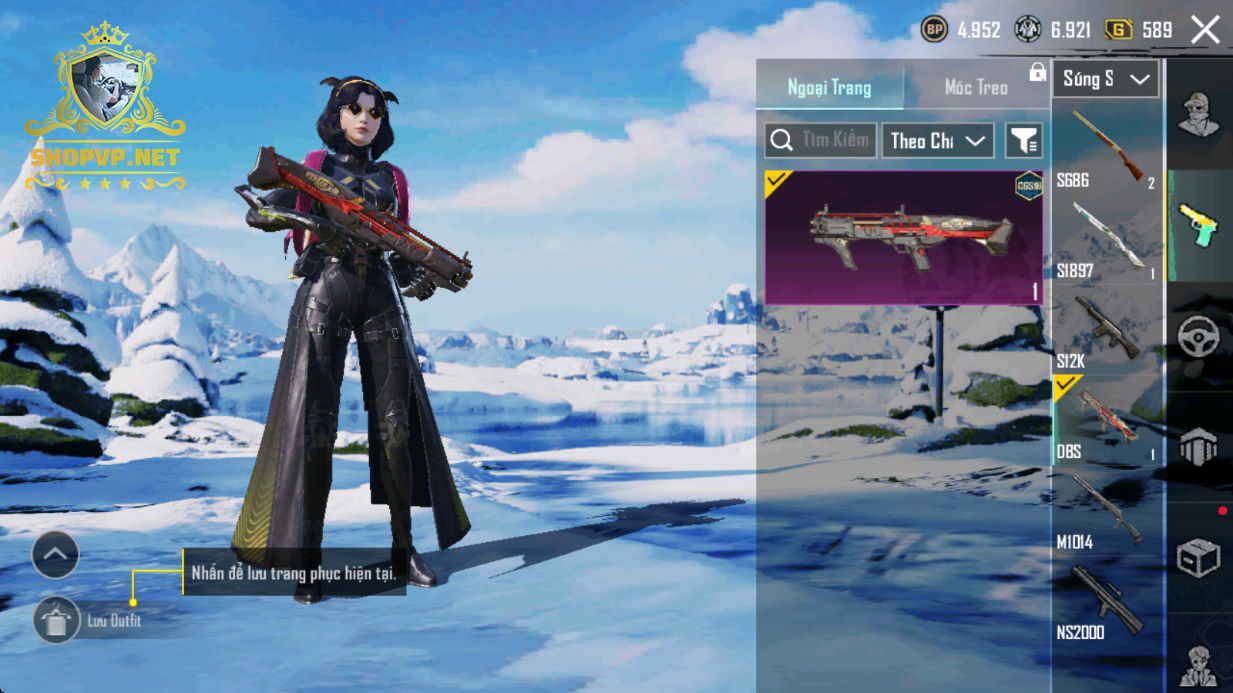Select the red DBS skin card
Image resolution: width=1233 pixels, height=693 pixels.
click(x=903, y=237)
